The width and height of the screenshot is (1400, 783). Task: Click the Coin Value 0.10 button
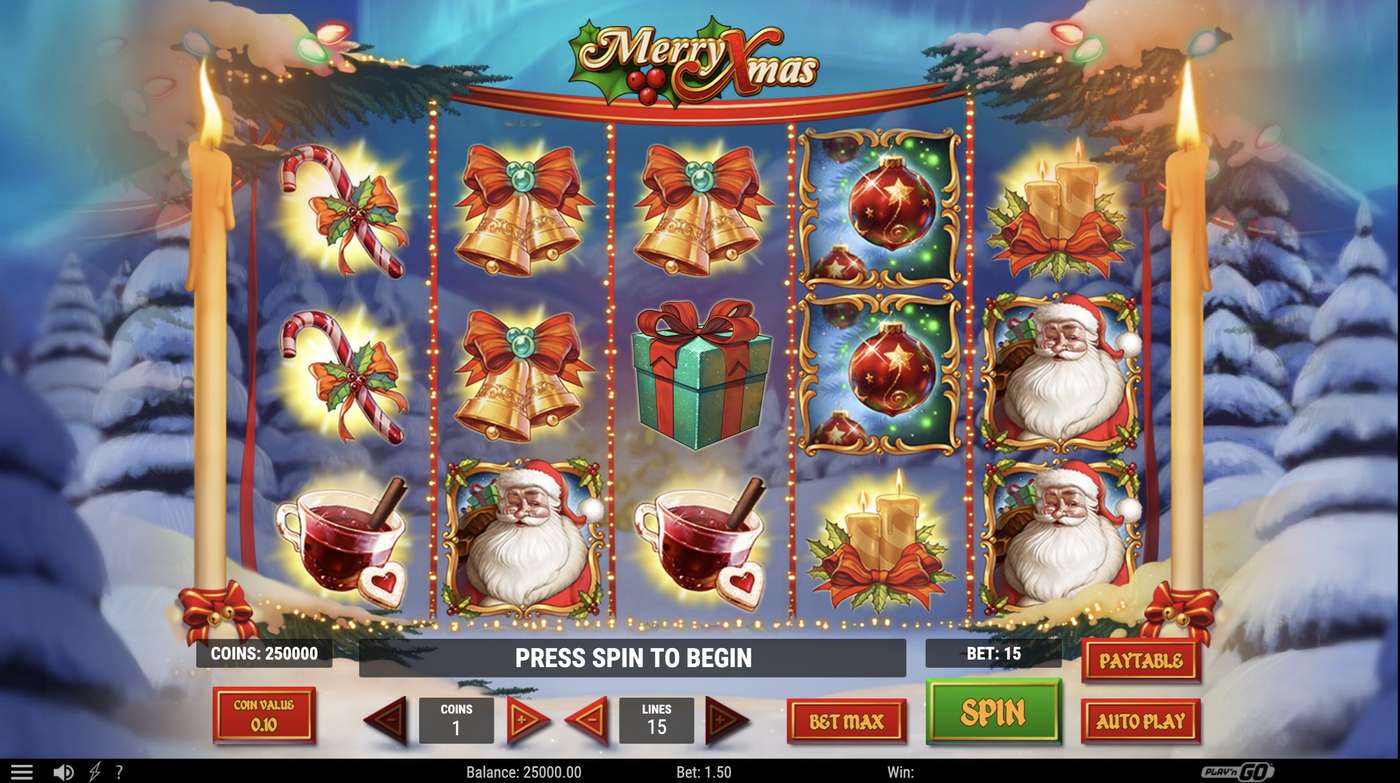(x=265, y=715)
